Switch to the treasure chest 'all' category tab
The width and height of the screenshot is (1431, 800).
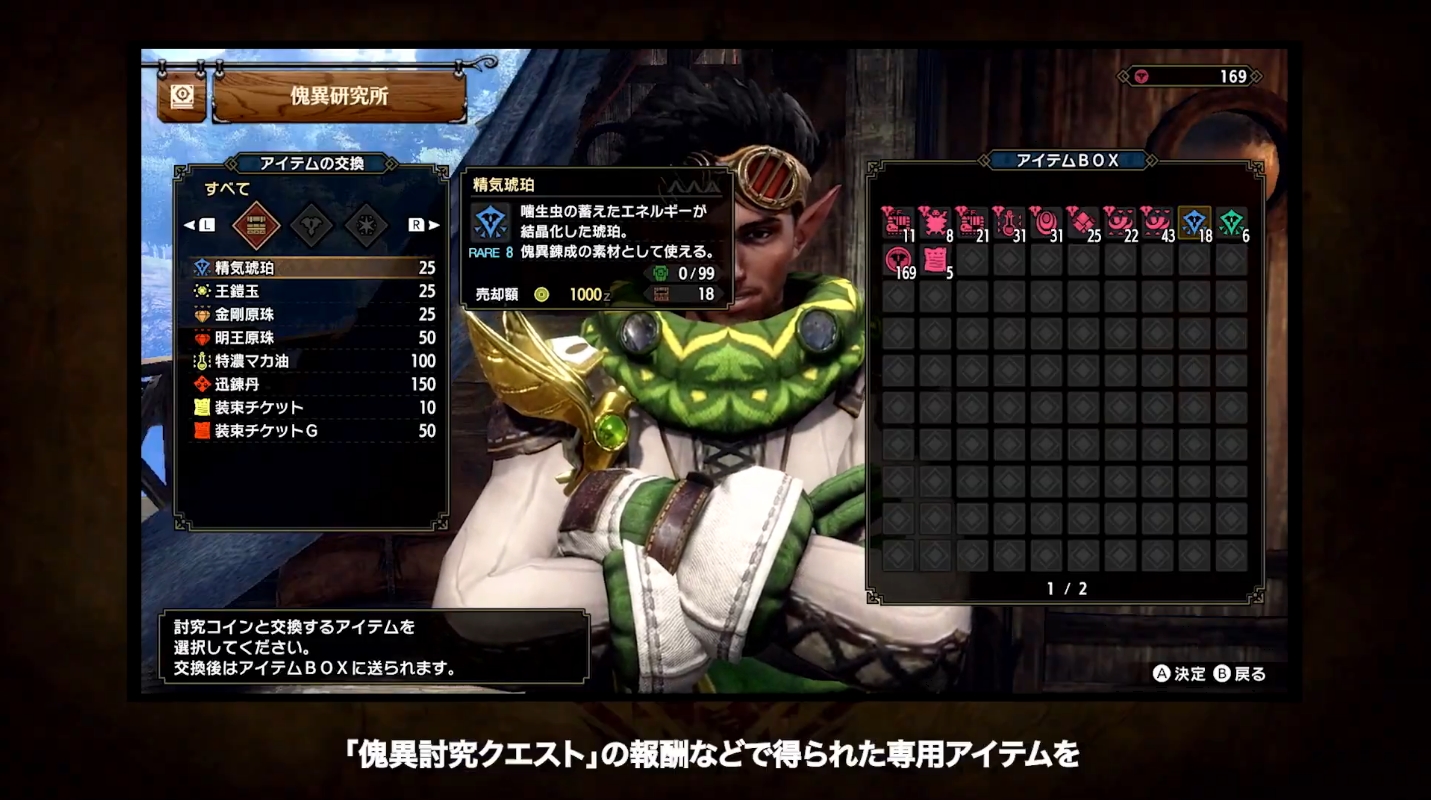tap(255, 225)
